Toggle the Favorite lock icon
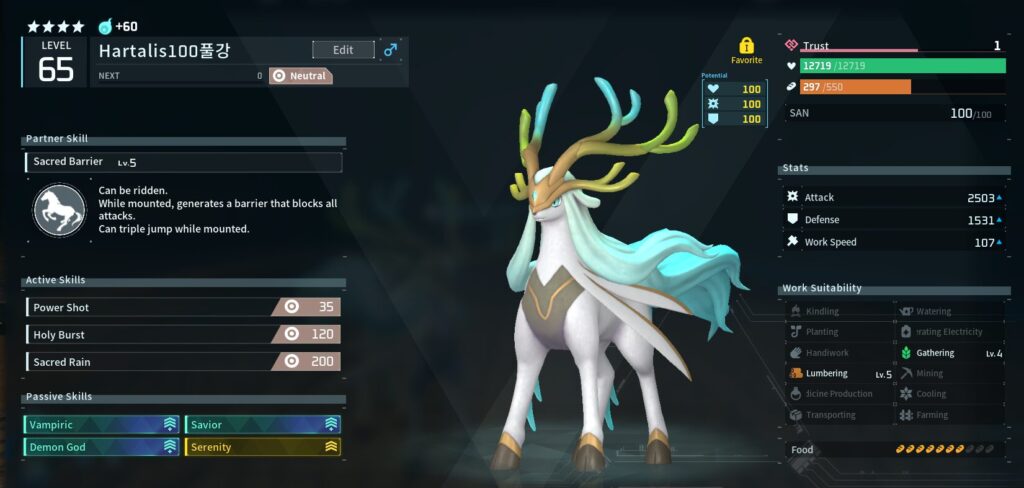The image size is (1024, 488). 746,46
